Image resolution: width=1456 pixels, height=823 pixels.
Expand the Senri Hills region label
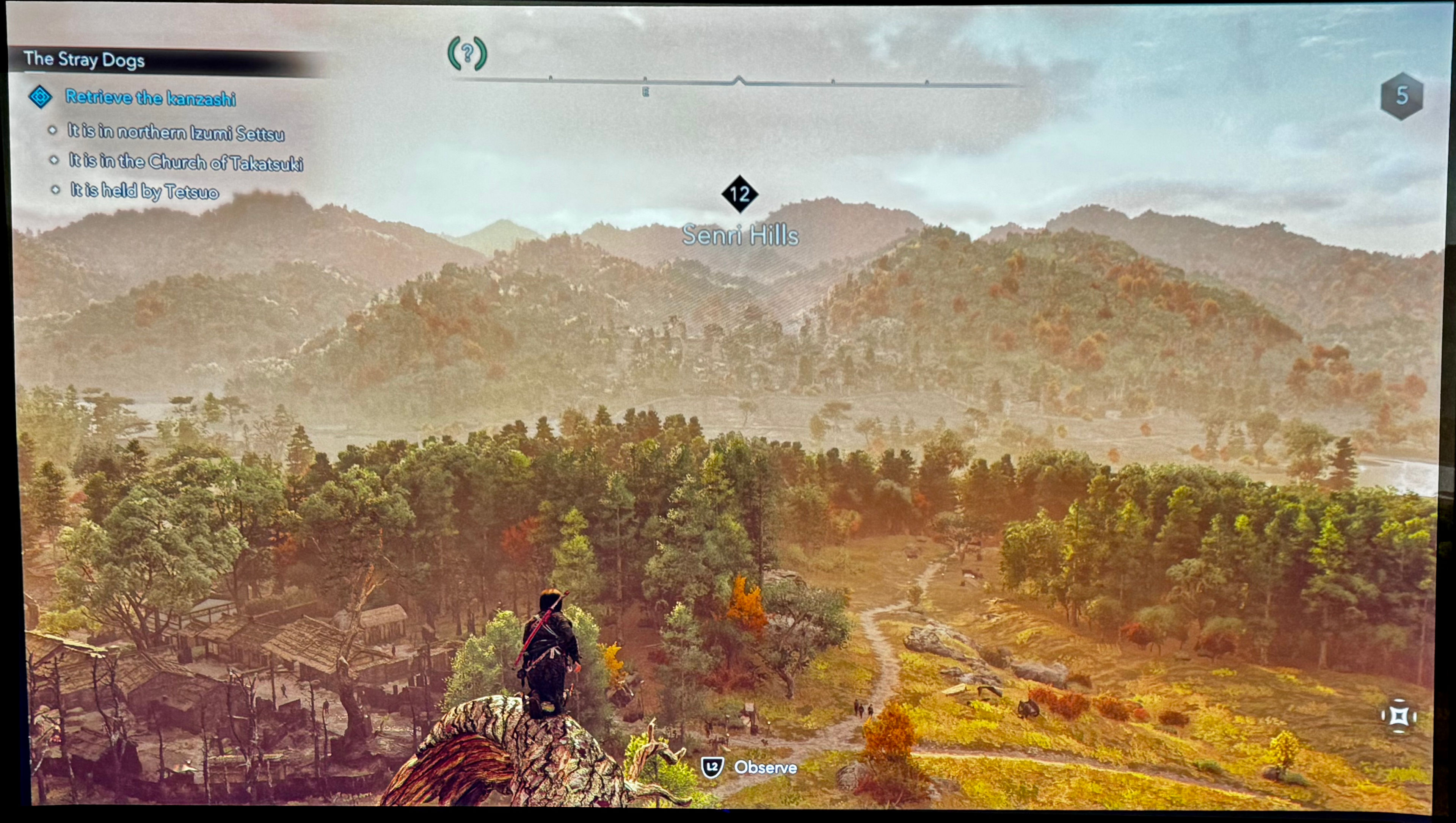pyautogui.click(x=741, y=237)
